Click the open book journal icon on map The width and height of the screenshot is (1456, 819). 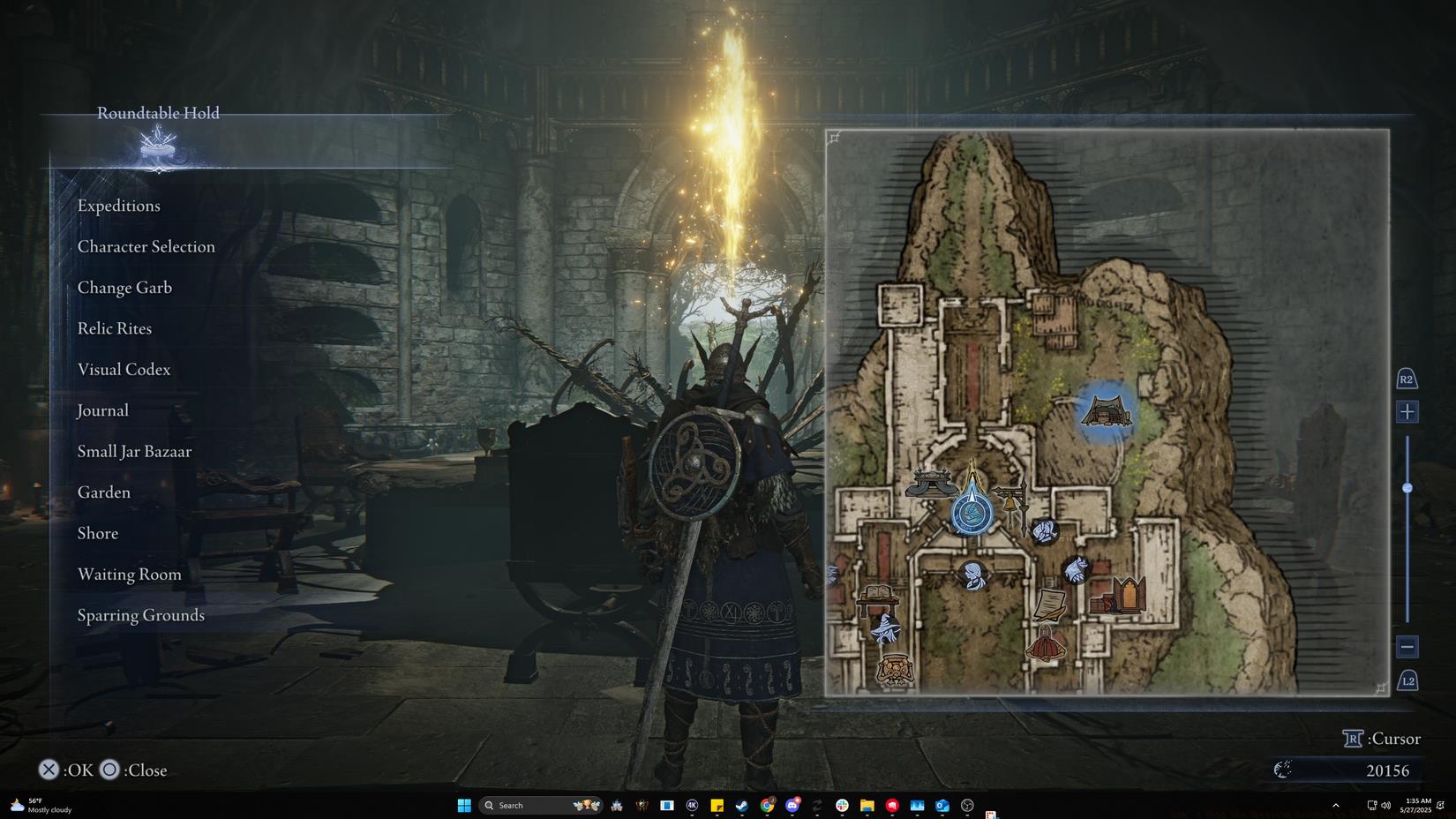click(x=880, y=591)
